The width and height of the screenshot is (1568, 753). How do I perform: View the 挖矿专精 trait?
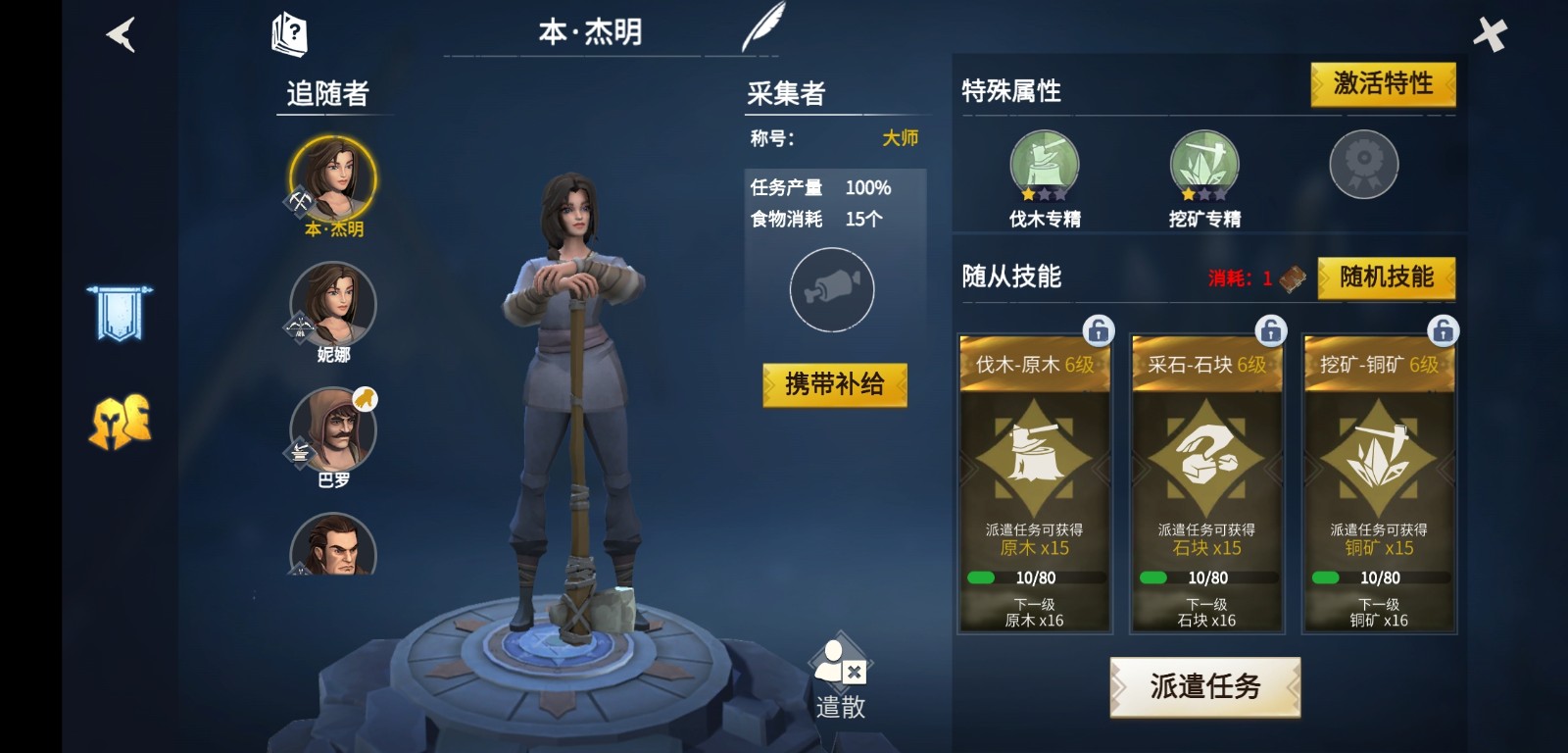(1204, 165)
